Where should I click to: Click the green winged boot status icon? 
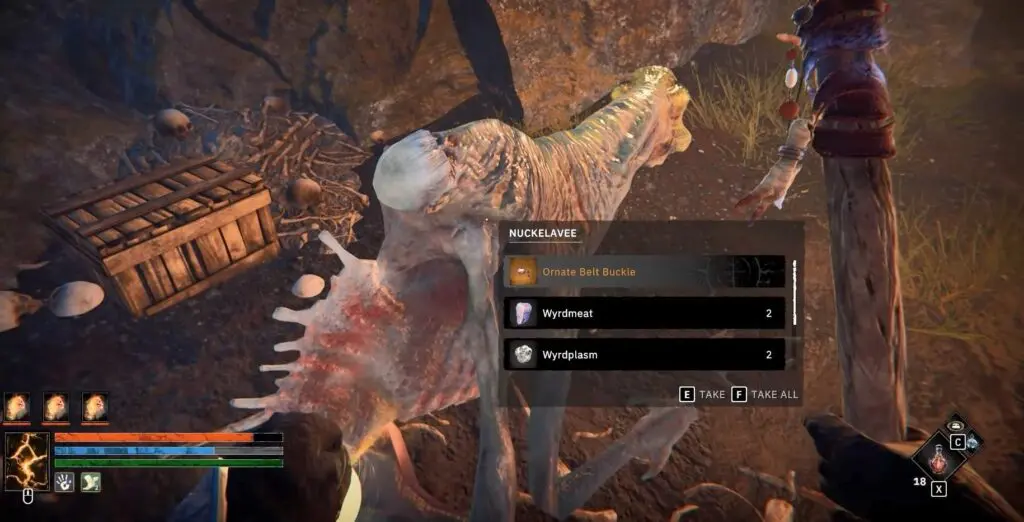click(90, 482)
